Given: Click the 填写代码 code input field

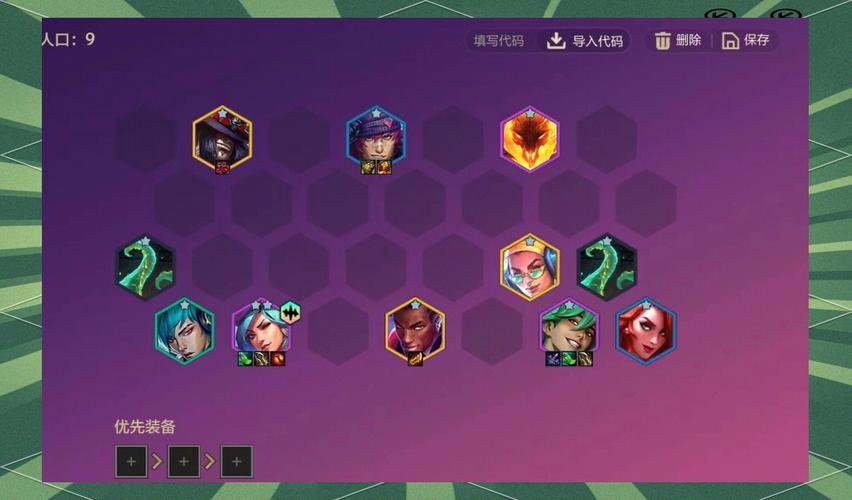Looking at the screenshot, I should (499, 41).
